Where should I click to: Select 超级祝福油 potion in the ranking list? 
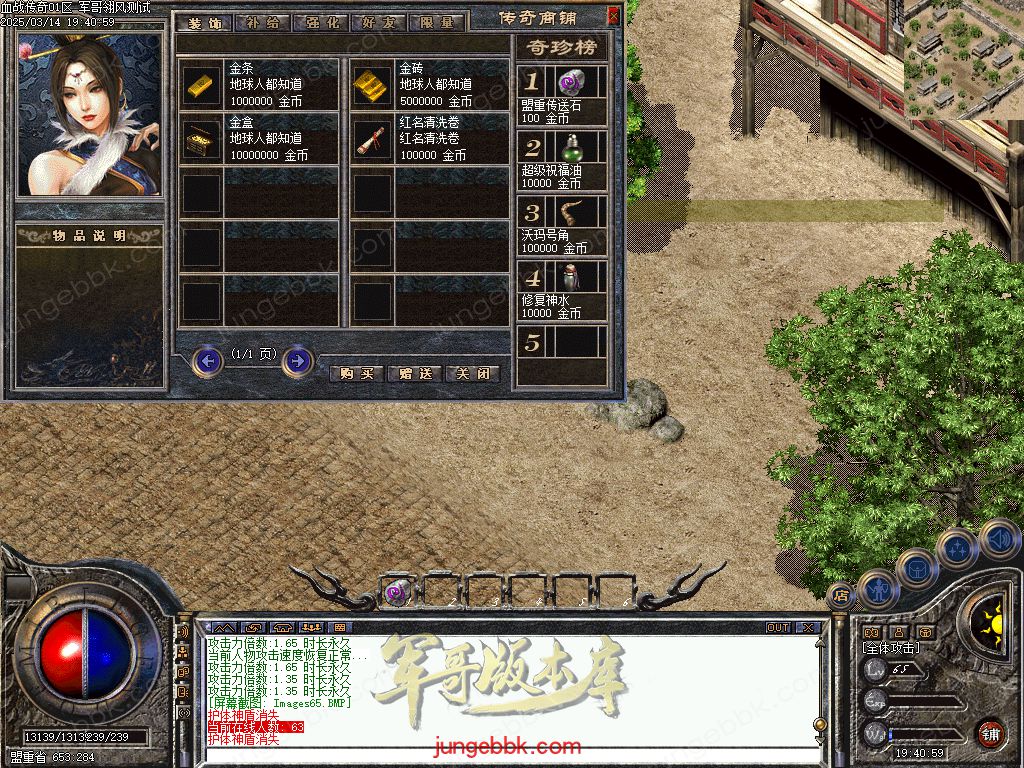tap(571, 149)
